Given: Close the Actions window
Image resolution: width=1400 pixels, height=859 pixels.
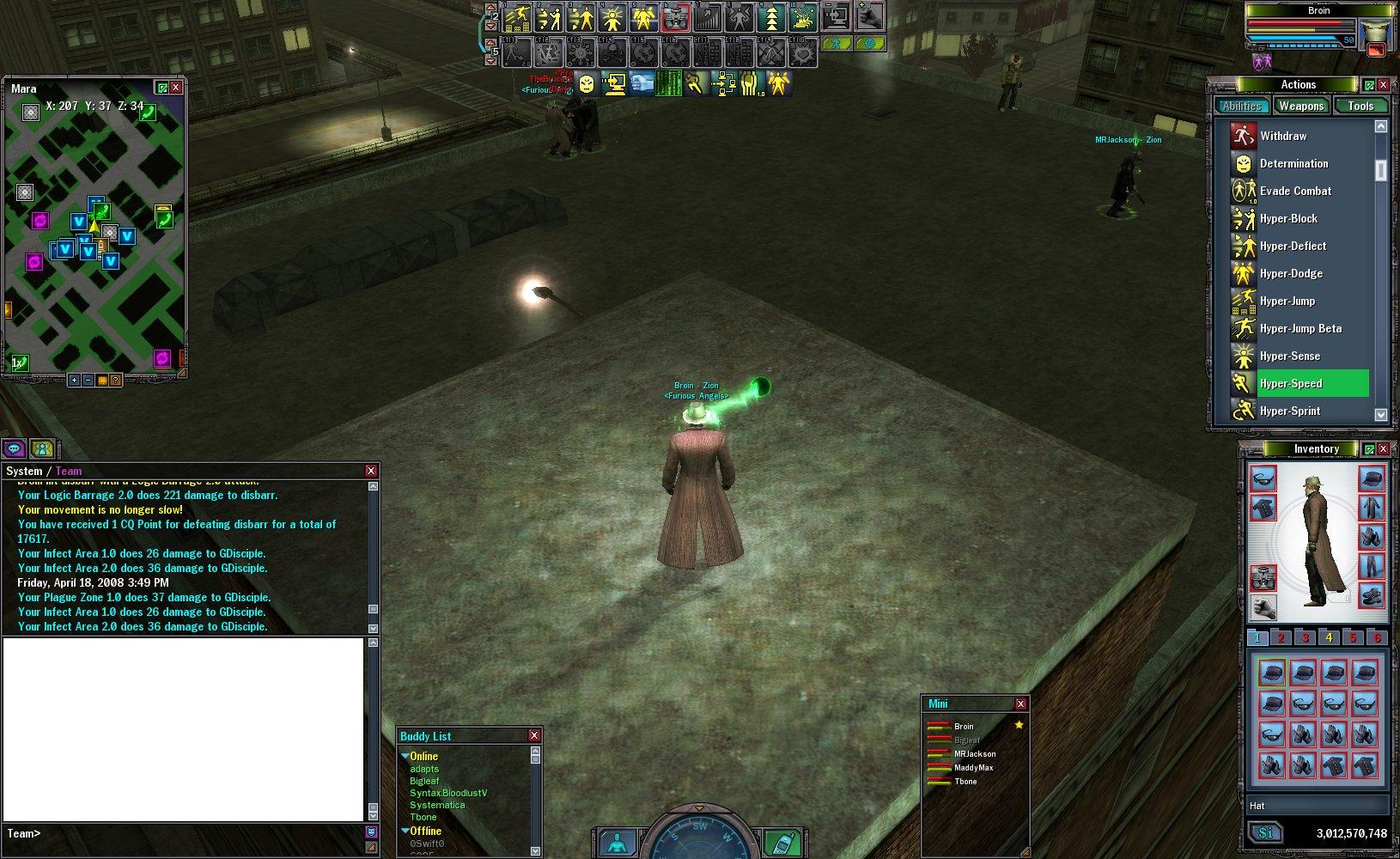Looking at the screenshot, I should [x=1383, y=84].
